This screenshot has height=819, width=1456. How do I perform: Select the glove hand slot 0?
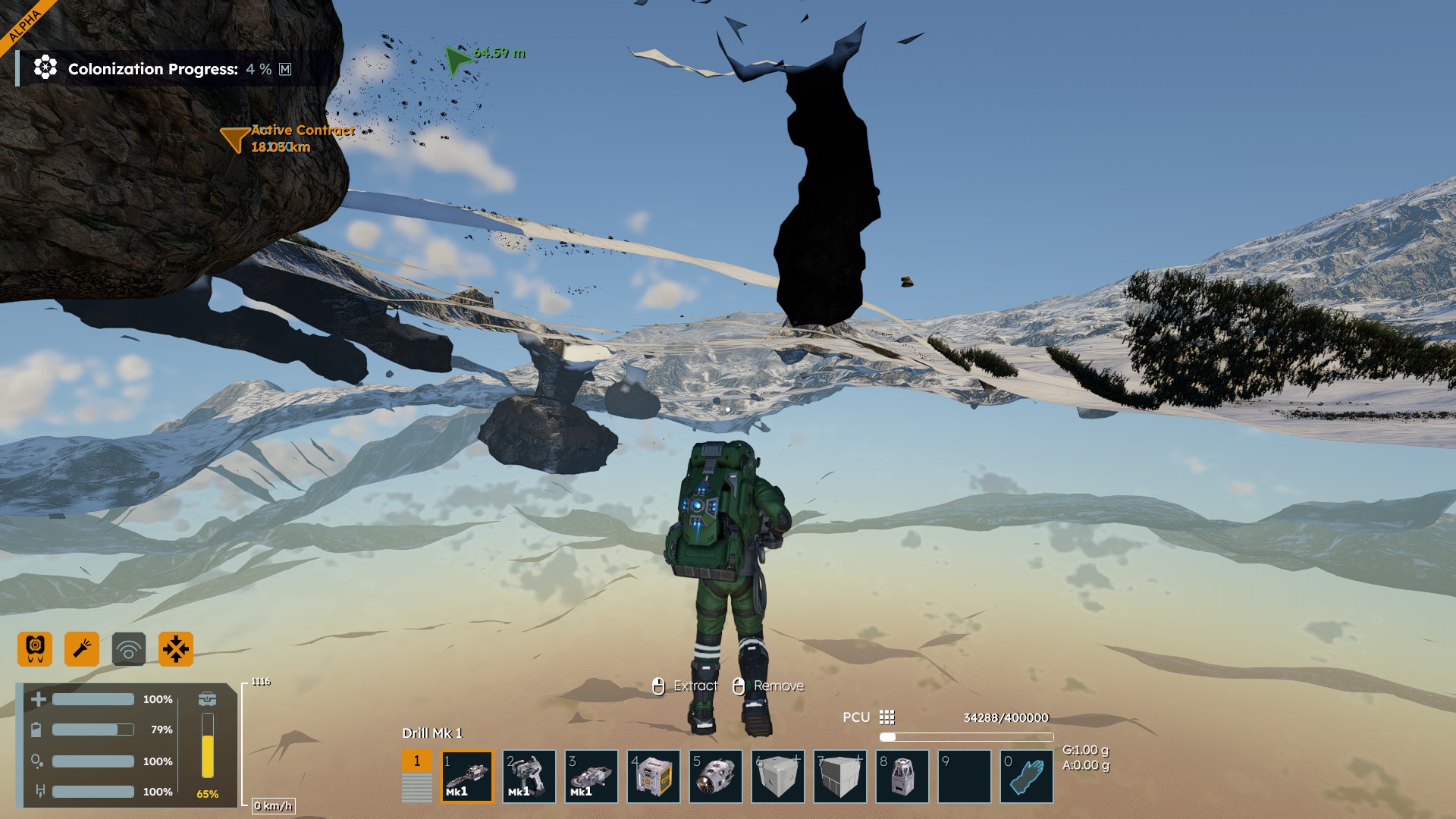click(x=1027, y=777)
